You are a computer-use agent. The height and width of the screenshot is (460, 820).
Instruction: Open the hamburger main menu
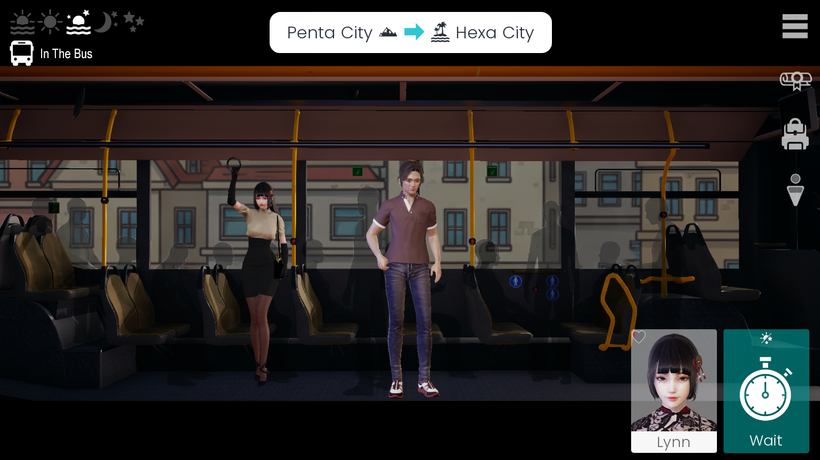795,27
